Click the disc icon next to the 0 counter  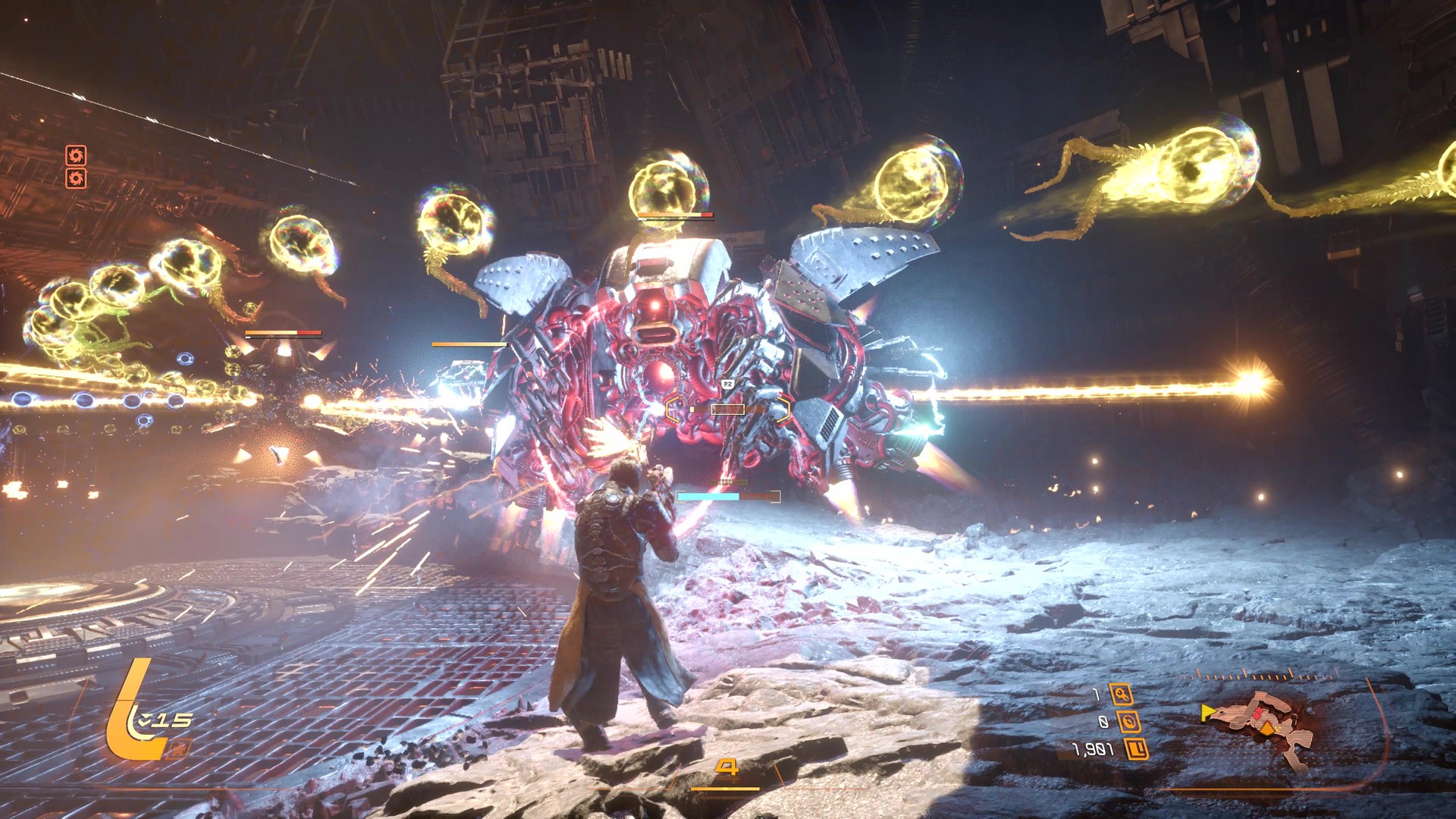point(1129,721)
